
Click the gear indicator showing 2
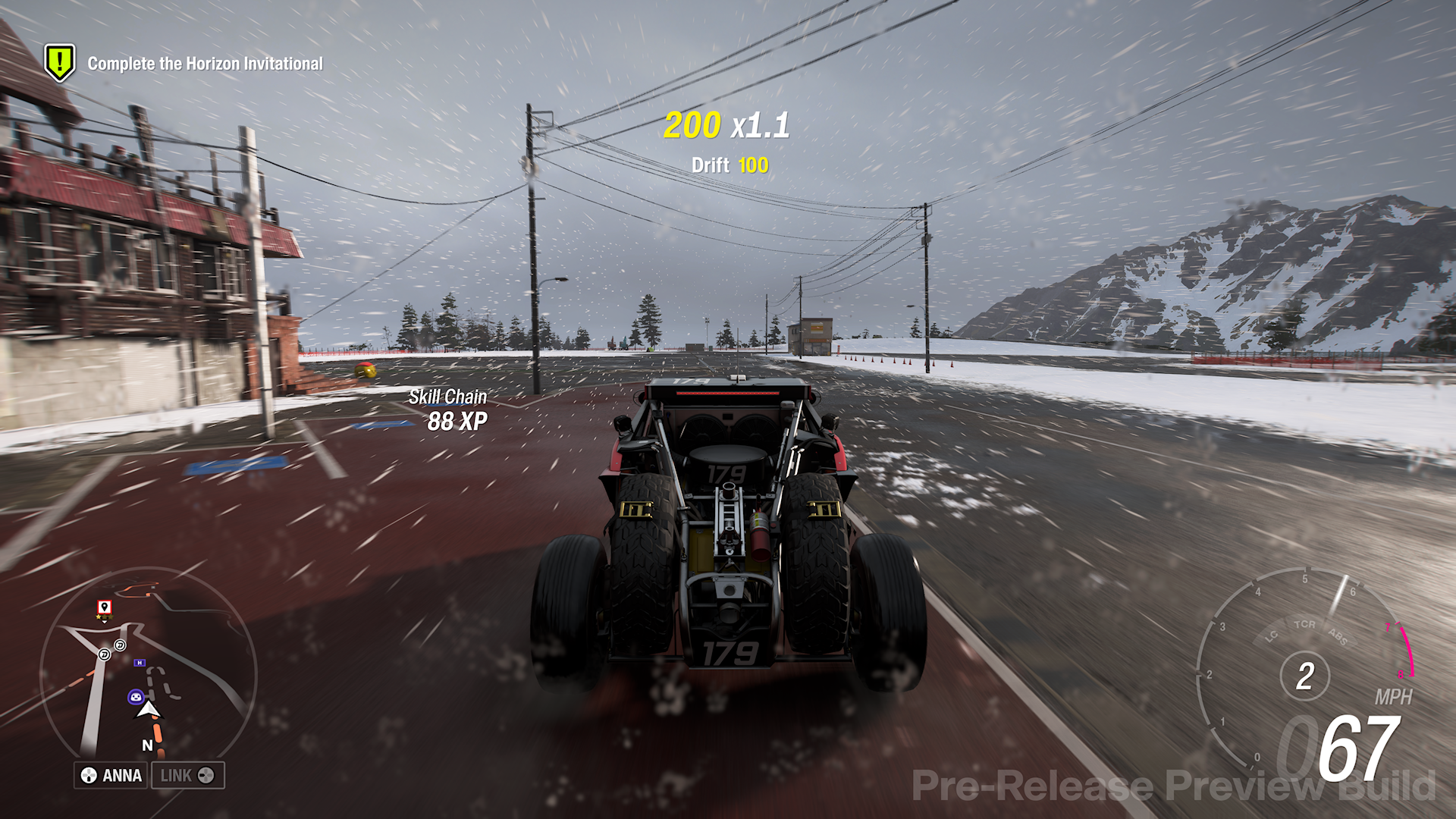(1306, 676)
